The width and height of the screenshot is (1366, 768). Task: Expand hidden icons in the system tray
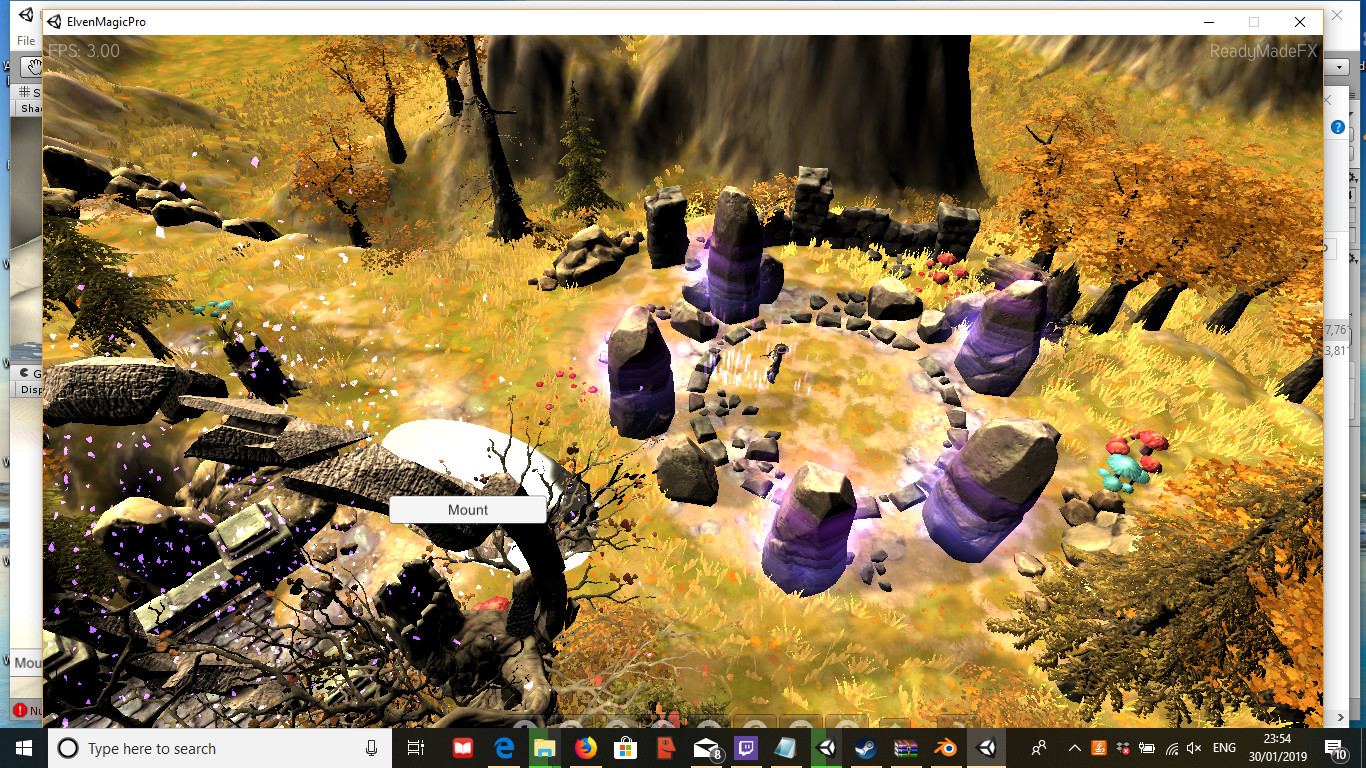click(1073, 748)
